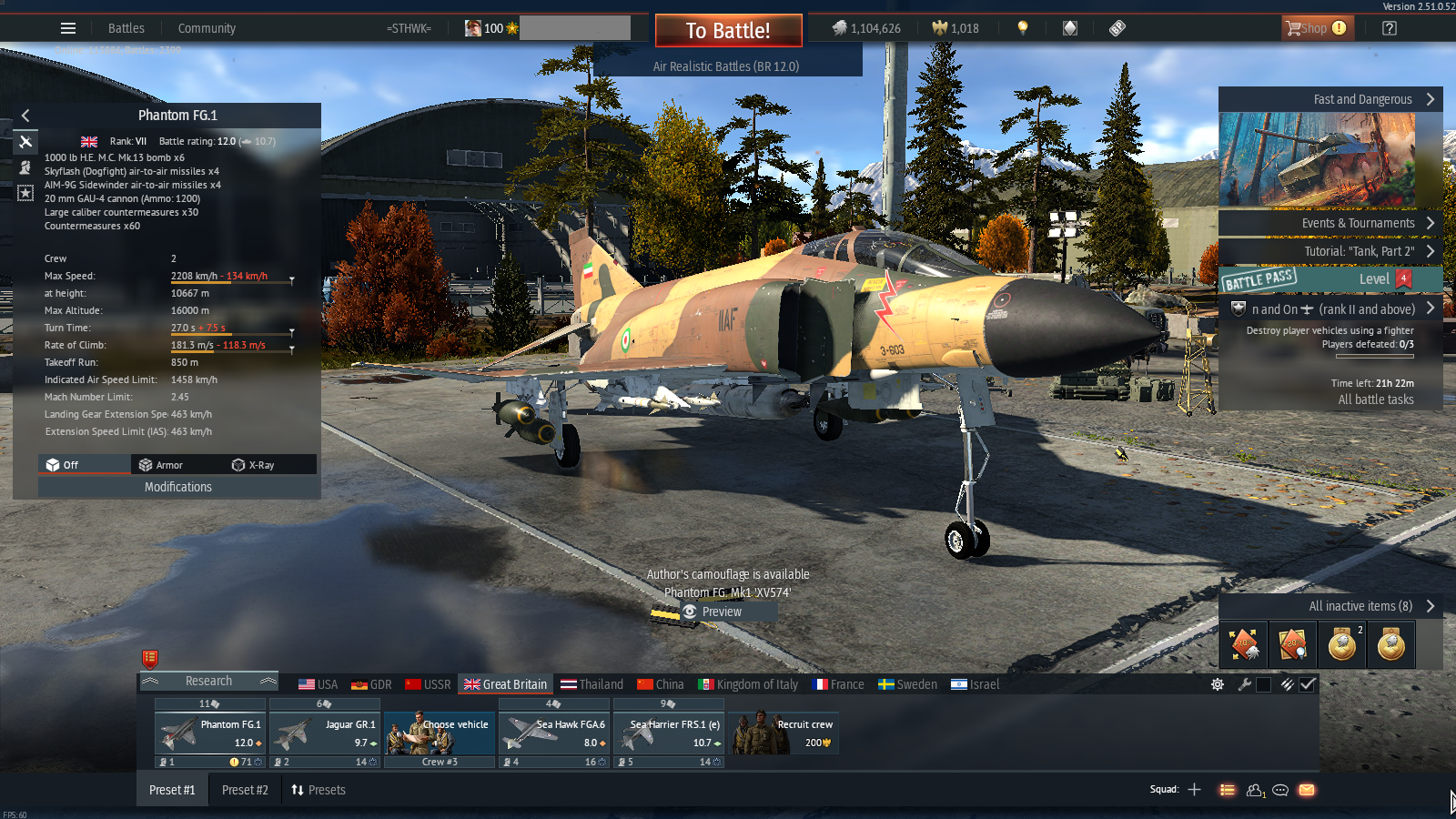Show all inactive items
The image size is (1456, 819).
[x=1360, y=606]
